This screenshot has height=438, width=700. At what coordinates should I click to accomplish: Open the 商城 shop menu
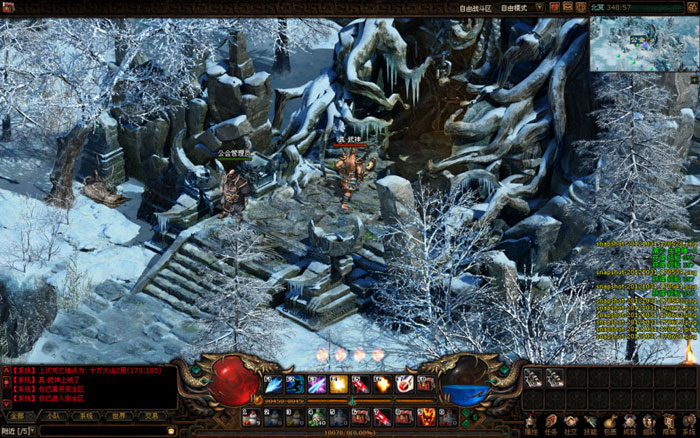pos(670,424)
